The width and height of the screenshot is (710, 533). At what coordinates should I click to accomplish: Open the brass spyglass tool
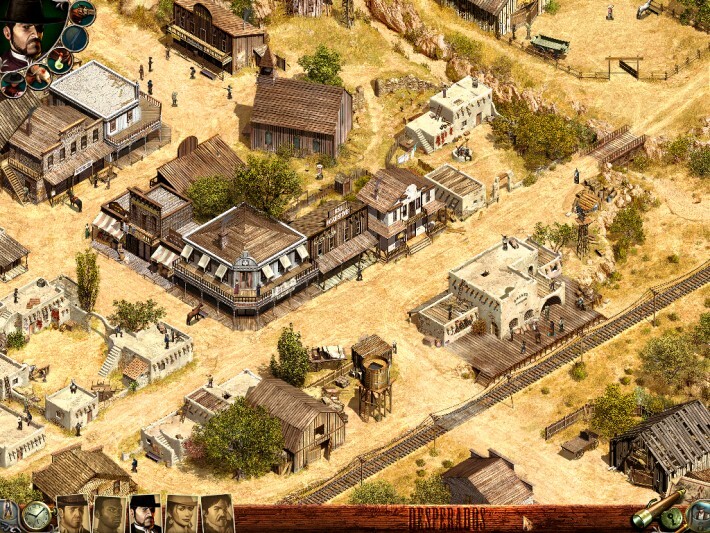click(650, 512)
